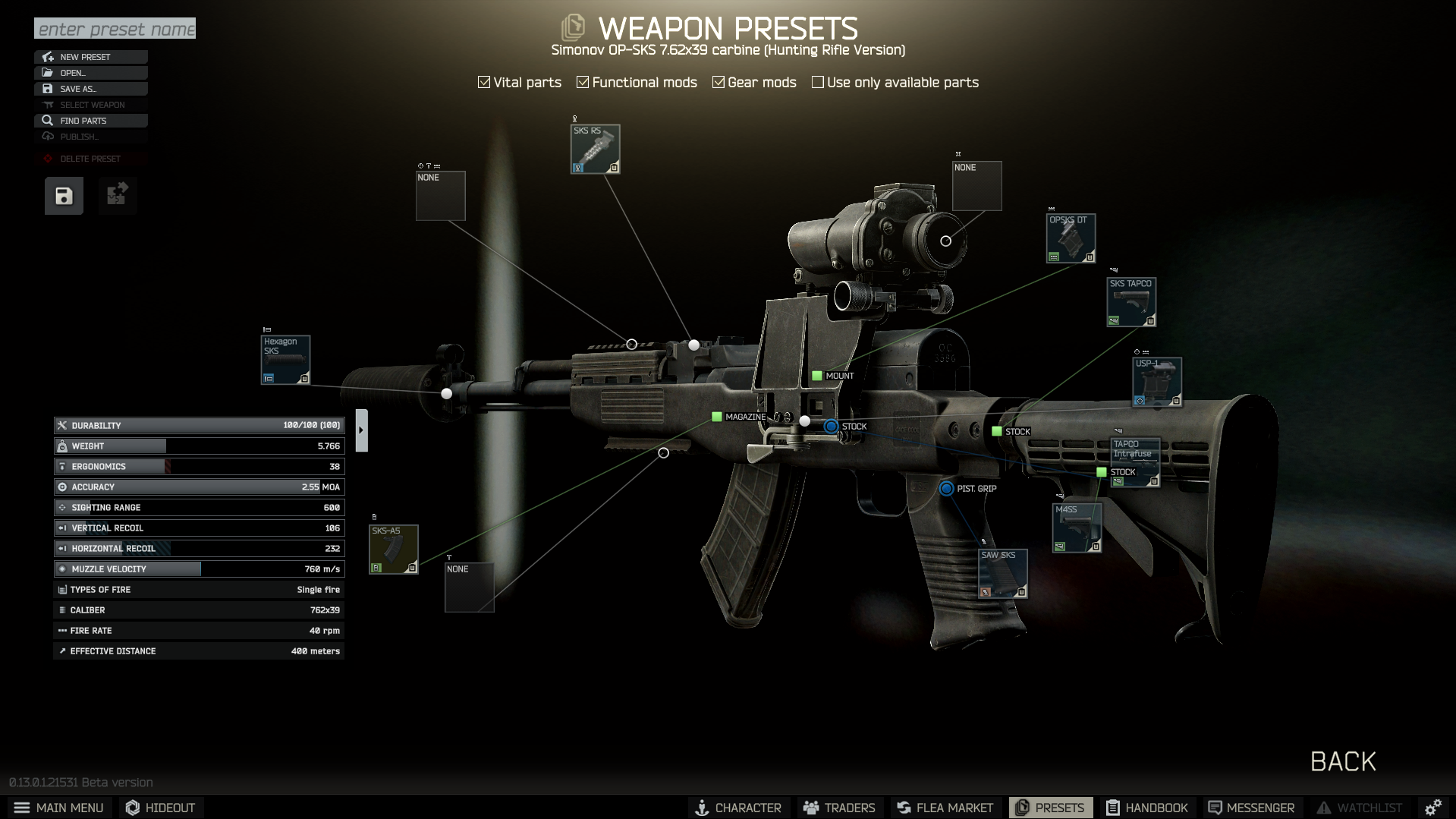This screenshot has width=1456, height=819.
Task: Click the Character icon in the bottom bar
Action: [703, 807]
